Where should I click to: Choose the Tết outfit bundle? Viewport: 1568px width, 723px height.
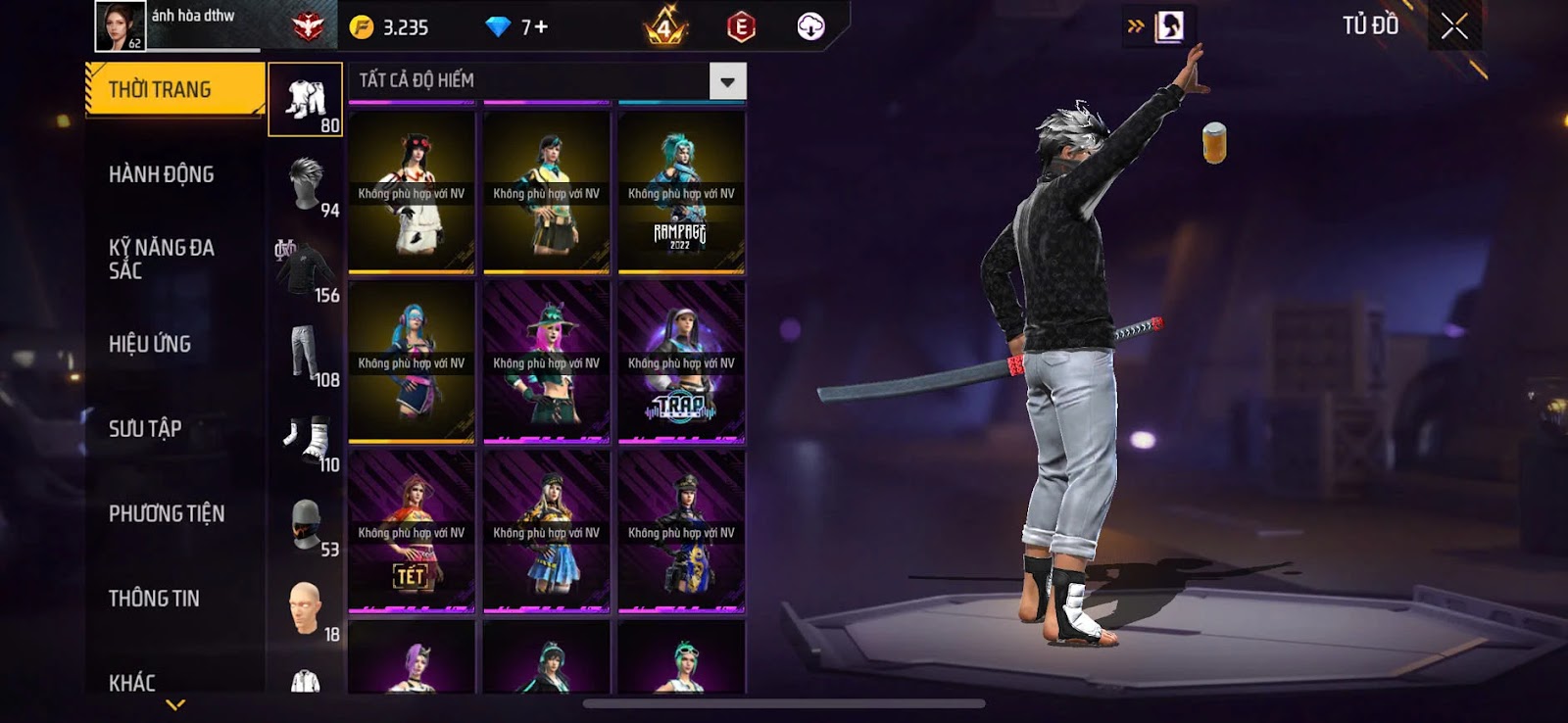[x=412, y=532]
